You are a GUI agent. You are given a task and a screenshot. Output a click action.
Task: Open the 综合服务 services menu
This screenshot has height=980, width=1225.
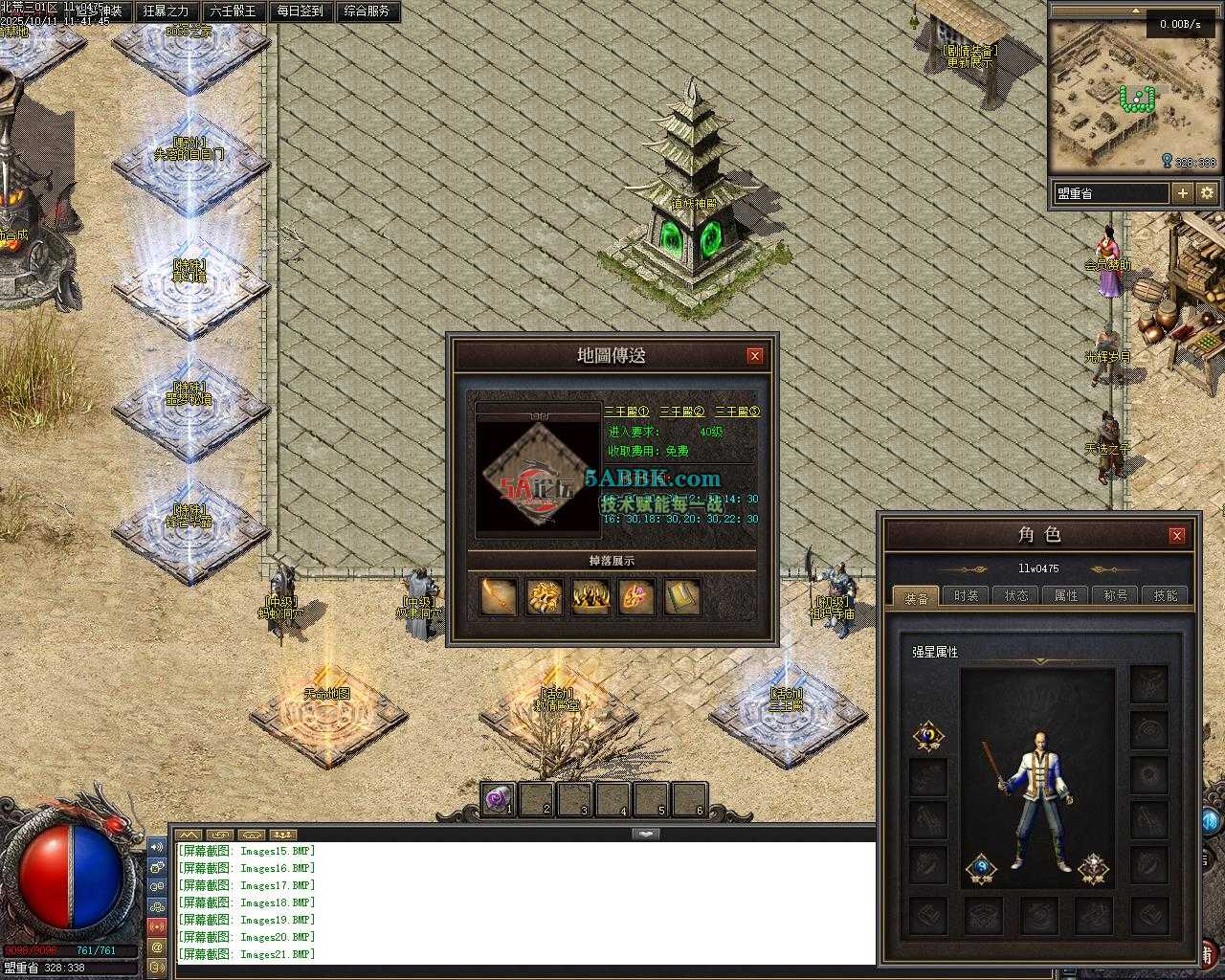(367, 11)
